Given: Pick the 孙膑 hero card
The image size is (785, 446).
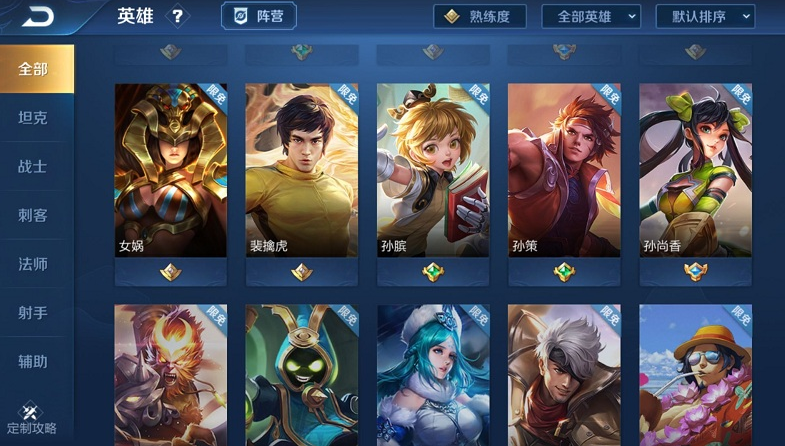Looking at the screenshot, I should click(433, 170).
